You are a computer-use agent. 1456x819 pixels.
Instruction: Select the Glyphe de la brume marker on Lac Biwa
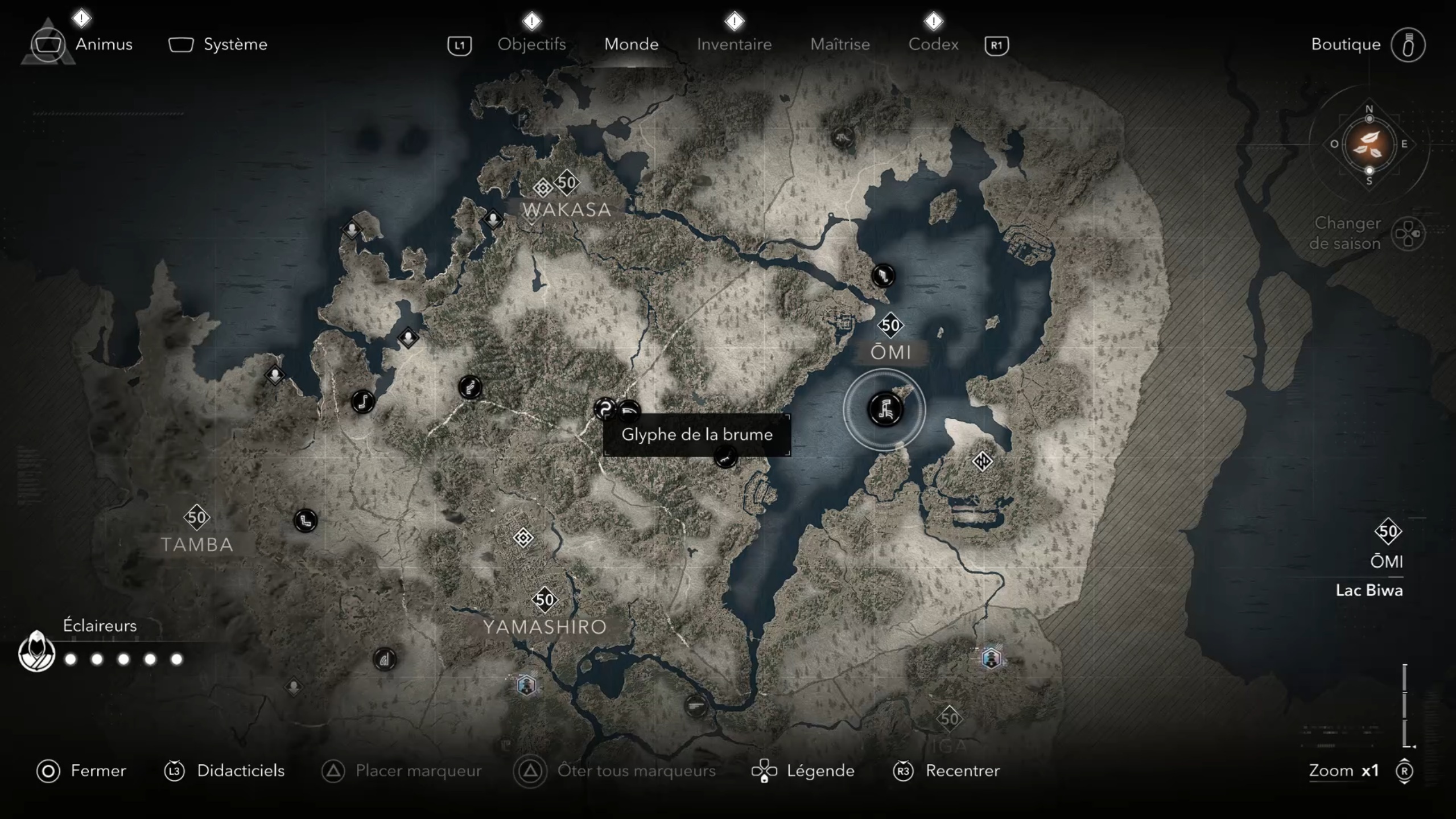pos(885,409)
